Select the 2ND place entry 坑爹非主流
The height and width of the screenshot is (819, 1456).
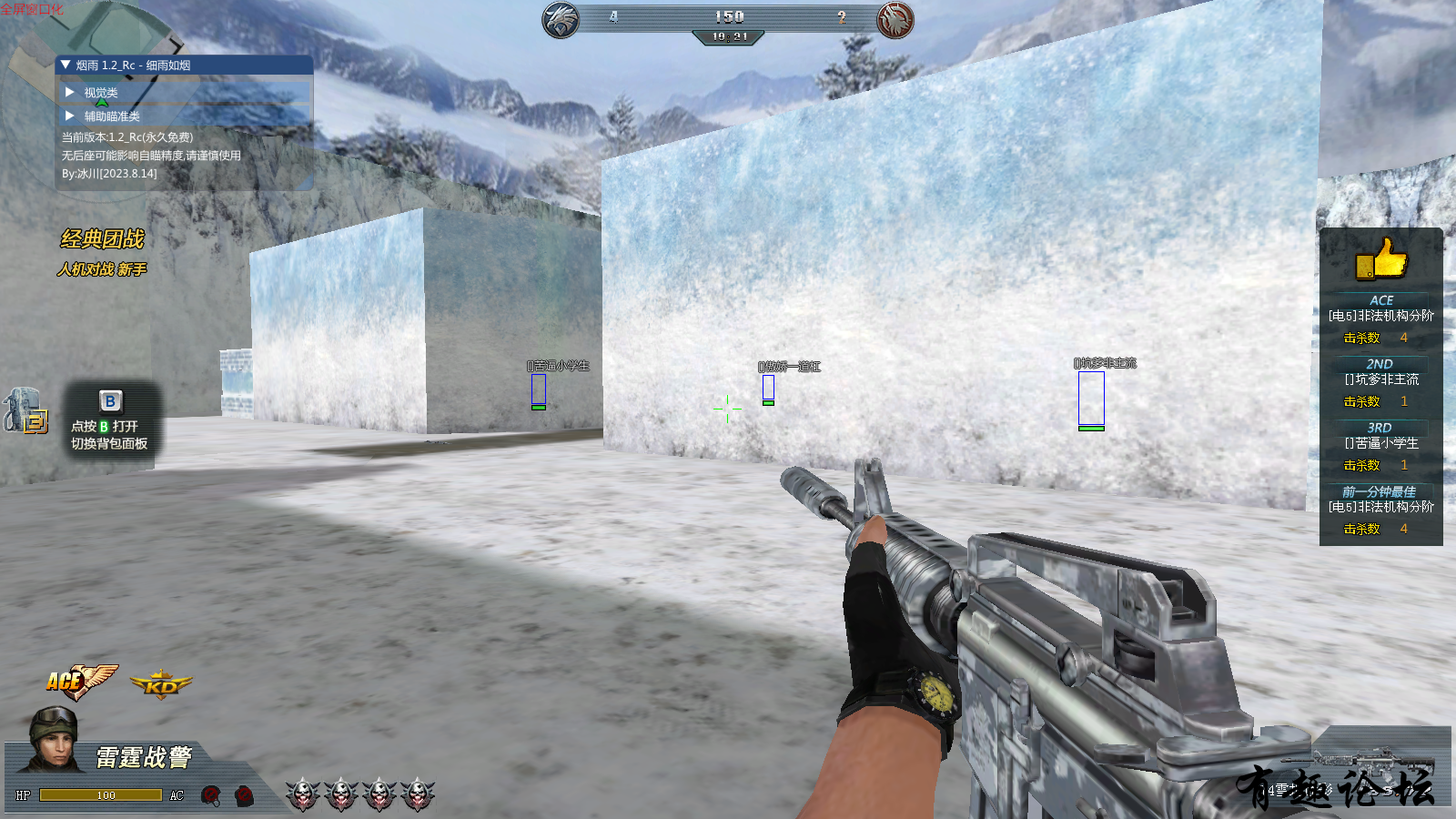pos(1381,379)
